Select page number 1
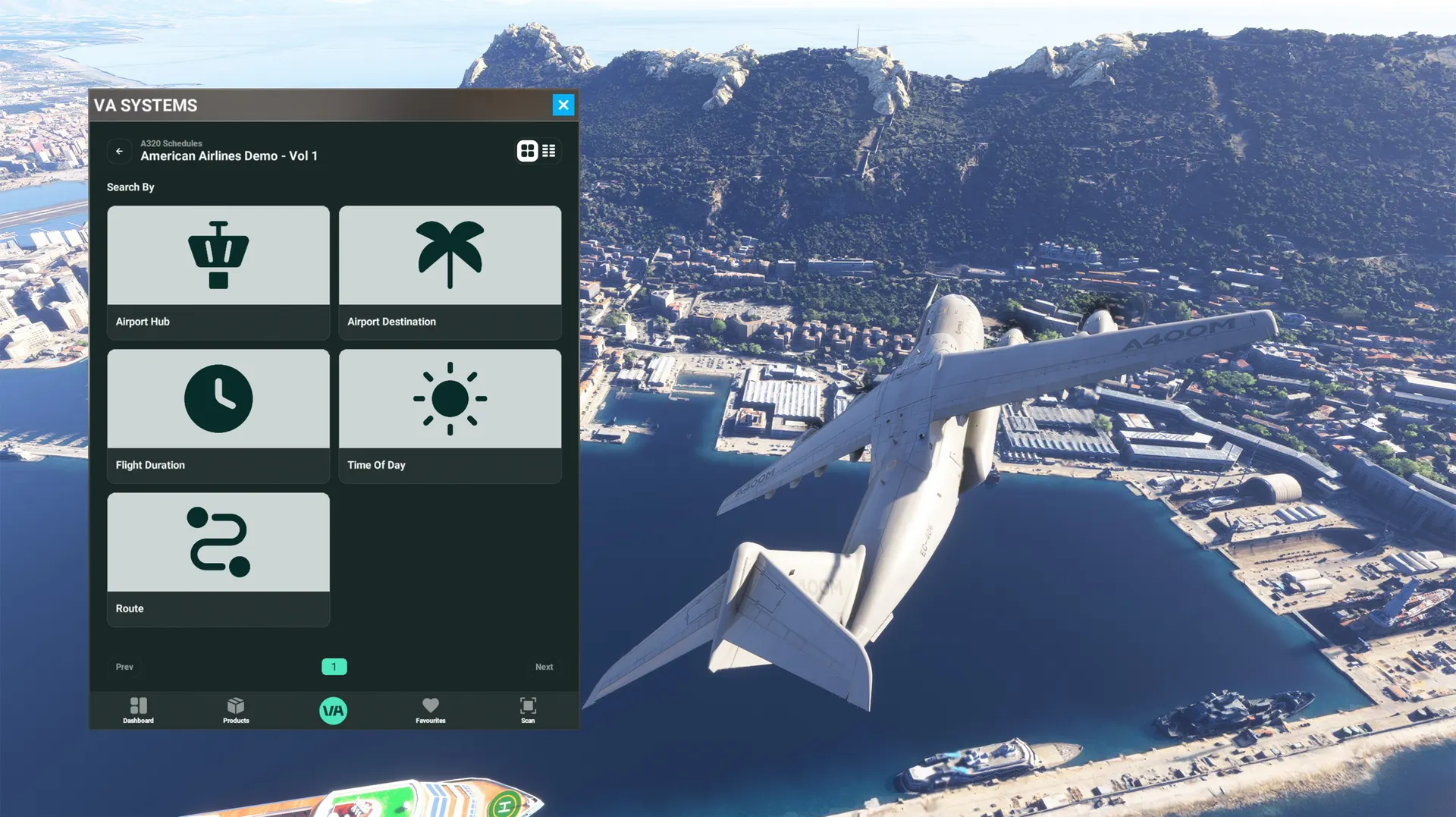The width and height of the screenshot is (1456, 817). pyautogui.click(x=334, y=667)
